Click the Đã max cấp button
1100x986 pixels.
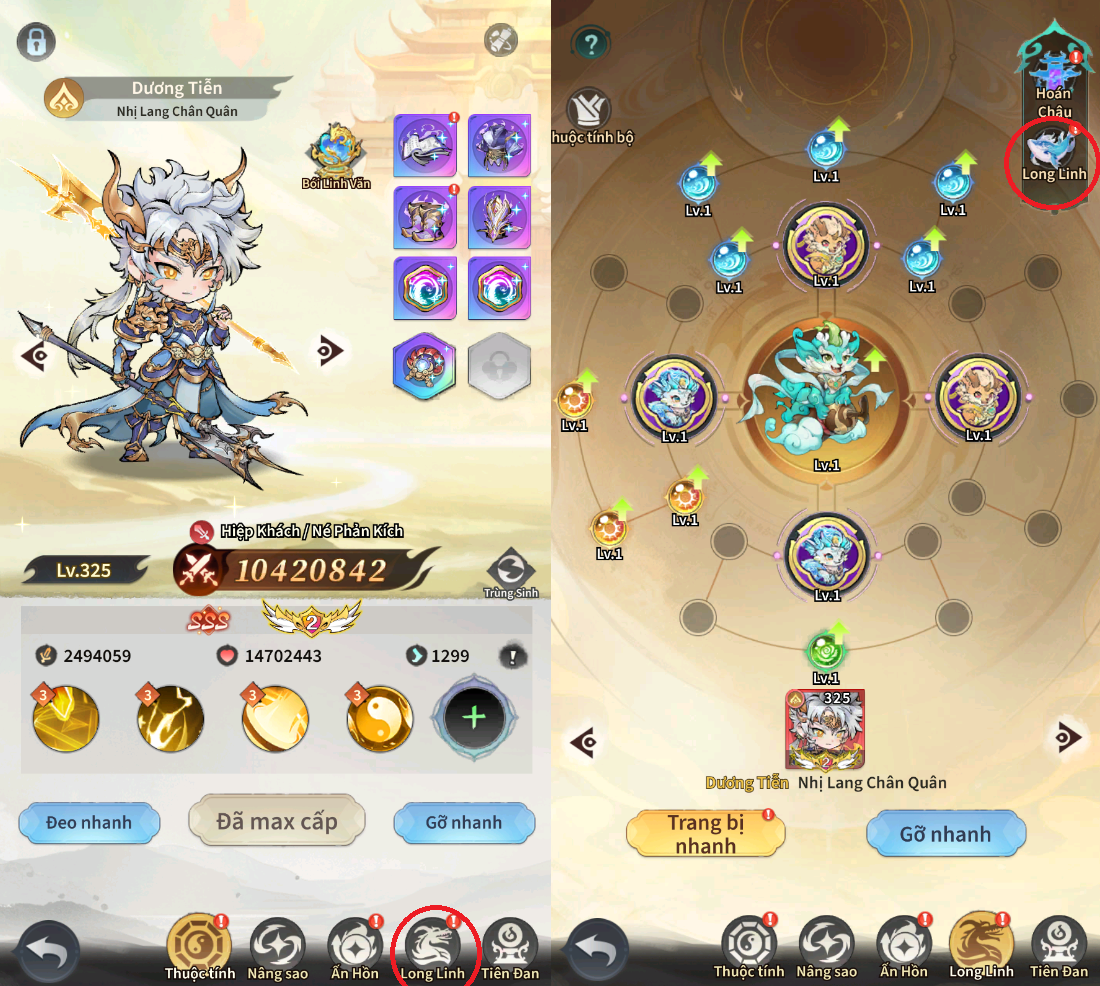click(x=276, y=822)
